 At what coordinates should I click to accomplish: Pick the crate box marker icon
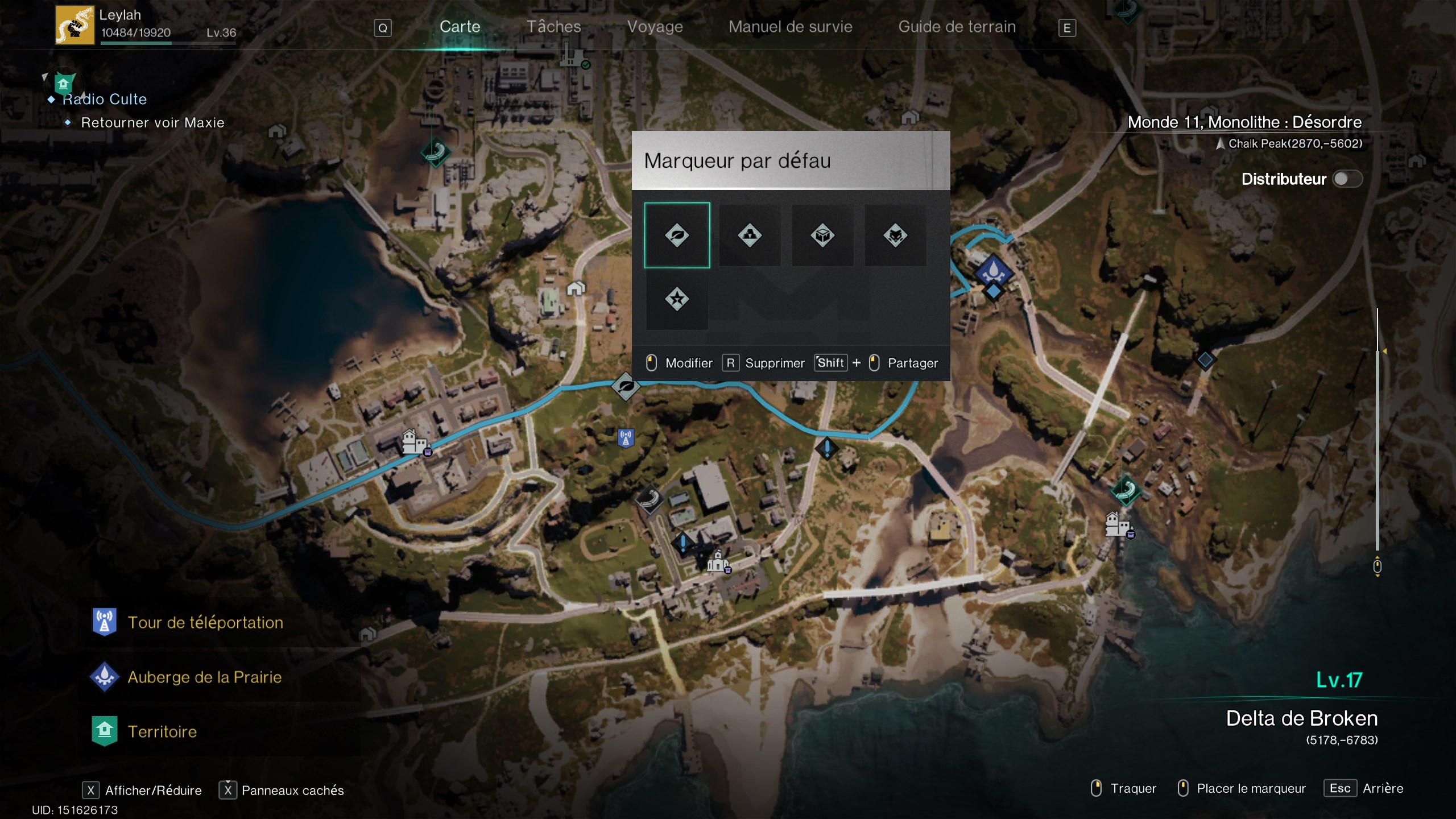point(822,235)
